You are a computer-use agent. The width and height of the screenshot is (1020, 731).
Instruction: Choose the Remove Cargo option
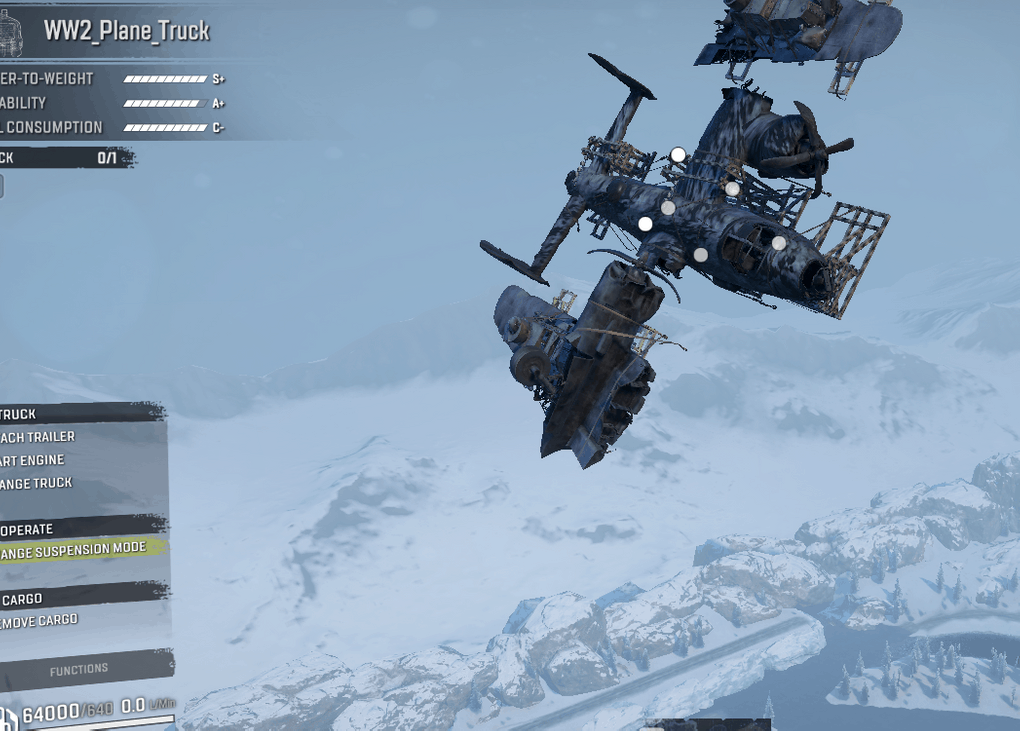click(x=40, y=620)
